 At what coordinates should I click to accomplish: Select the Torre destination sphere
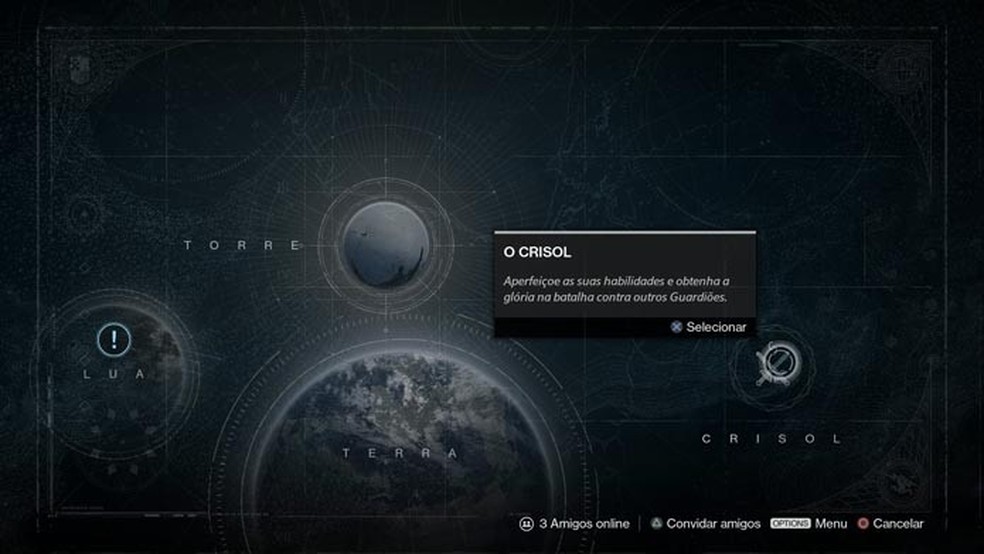coord(385,245)
